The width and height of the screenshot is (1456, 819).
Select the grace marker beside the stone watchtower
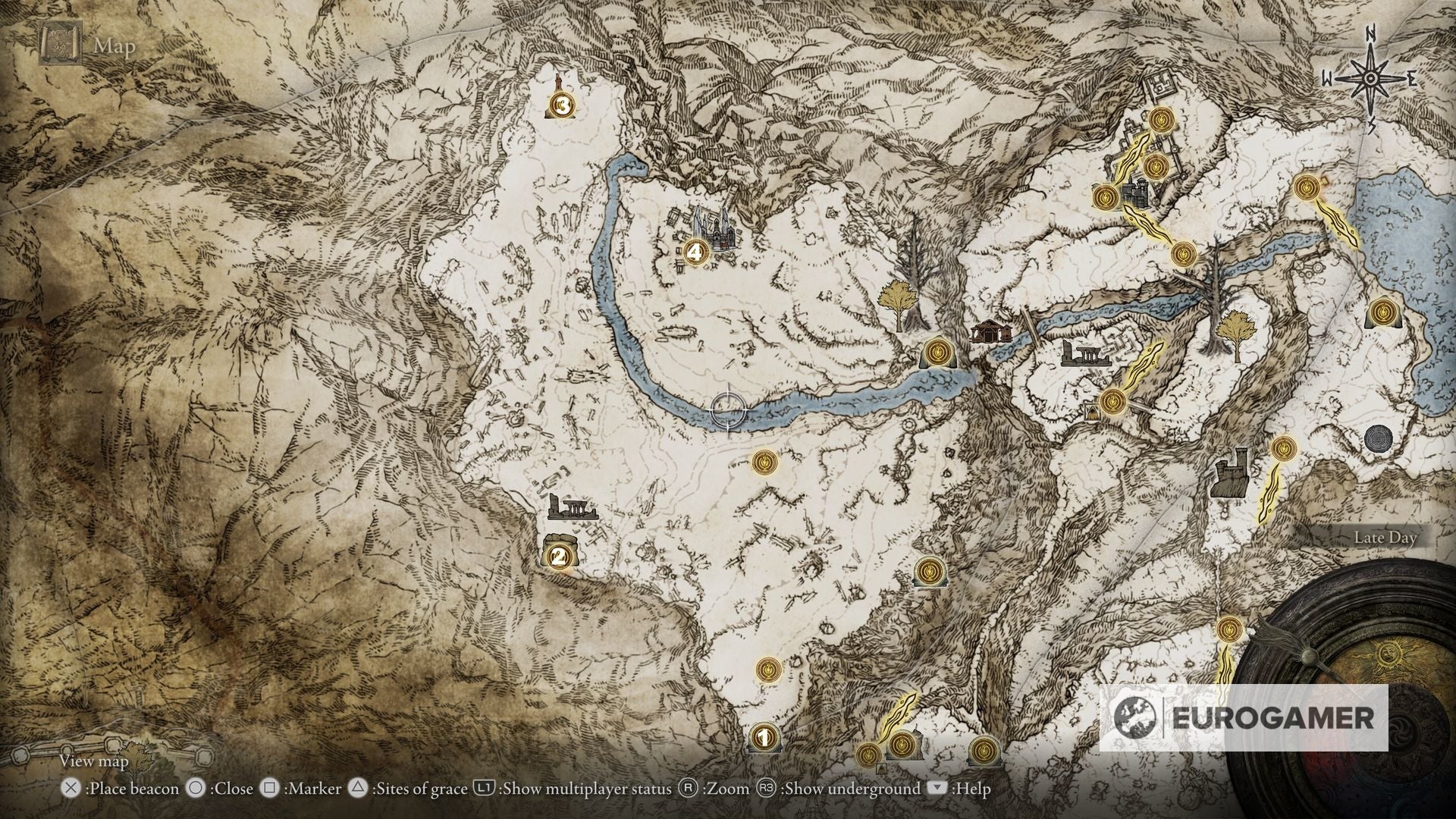pyautogui.click(x=1282, y=449)
